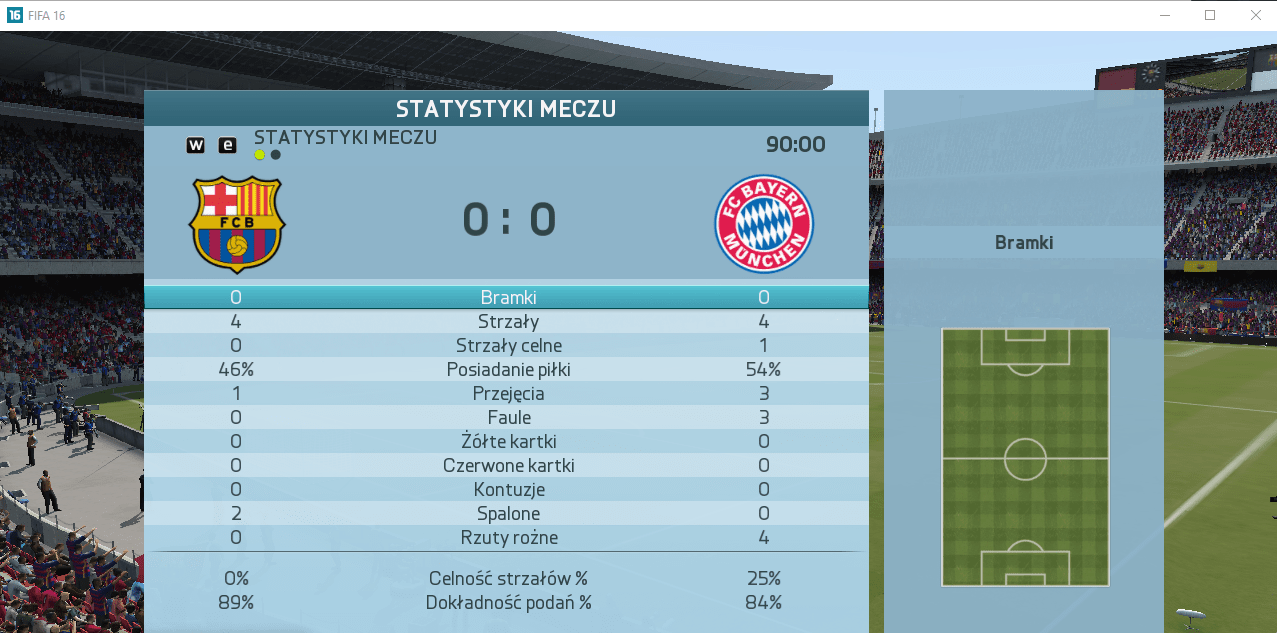The image size is (1277, 633).
Task: Choose the Czerwone kartki row
Action: click(508, 465)
